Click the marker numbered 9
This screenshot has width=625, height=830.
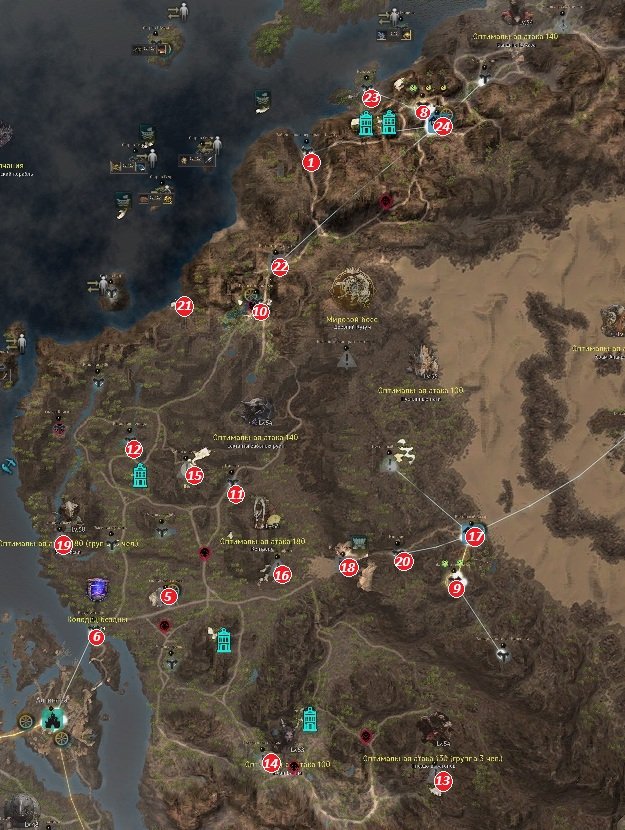point(457,589)
